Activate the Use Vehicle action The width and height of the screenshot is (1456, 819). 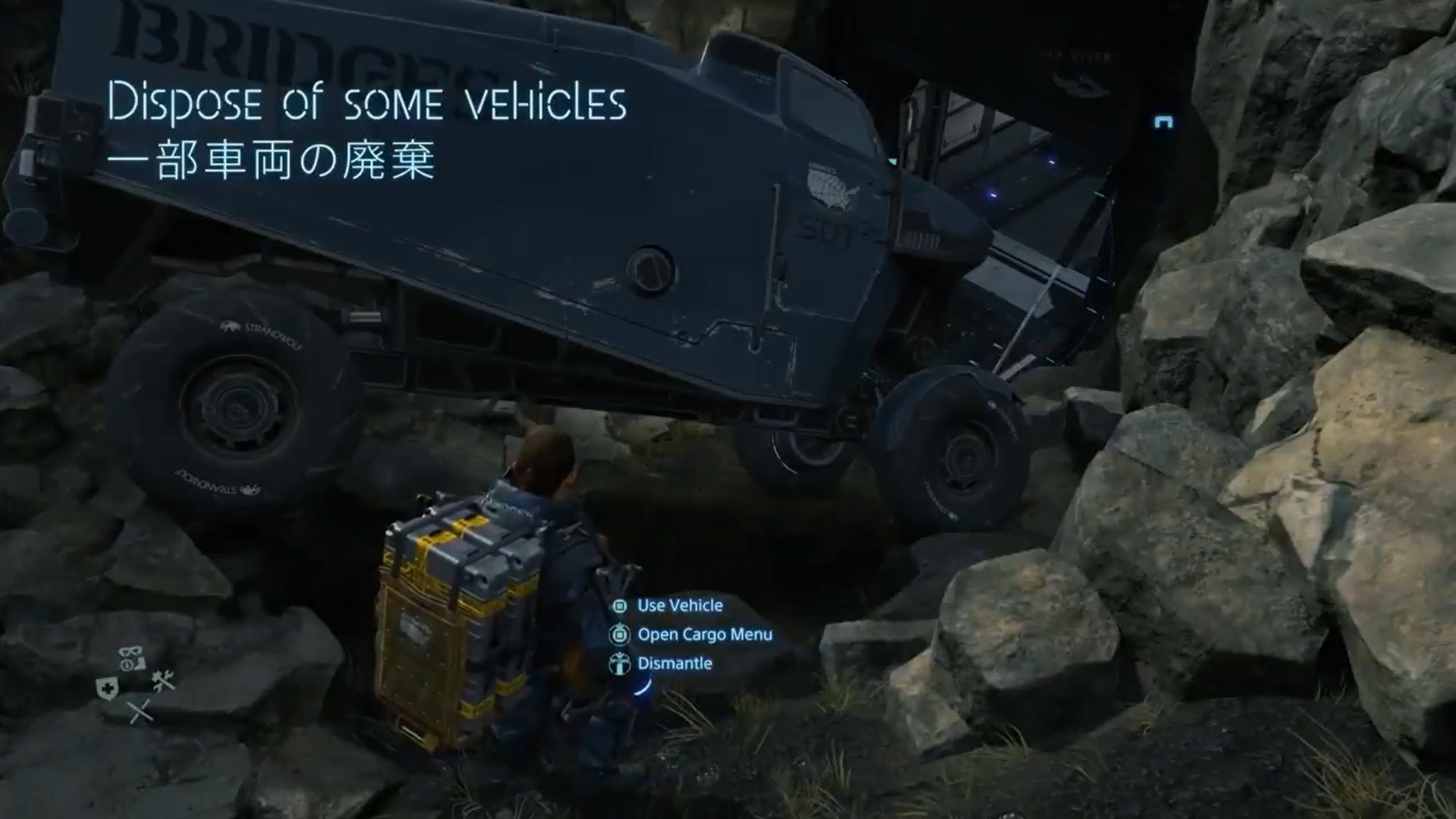[x=679, y=605]
